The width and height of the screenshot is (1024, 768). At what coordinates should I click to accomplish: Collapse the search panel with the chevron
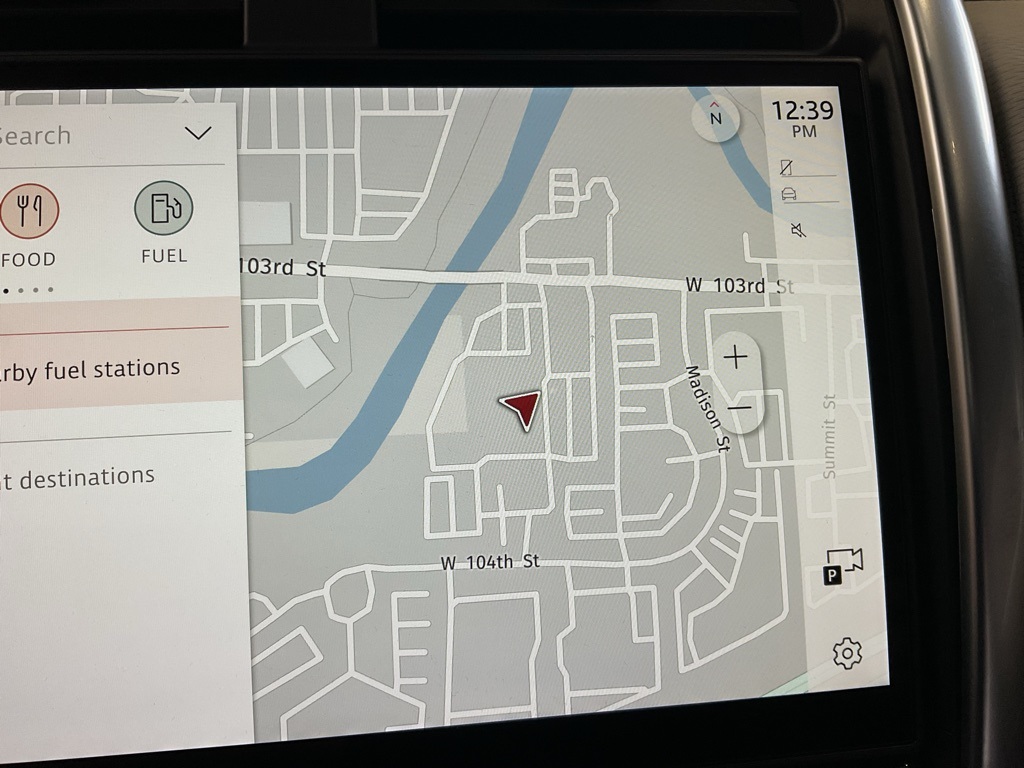198,133
